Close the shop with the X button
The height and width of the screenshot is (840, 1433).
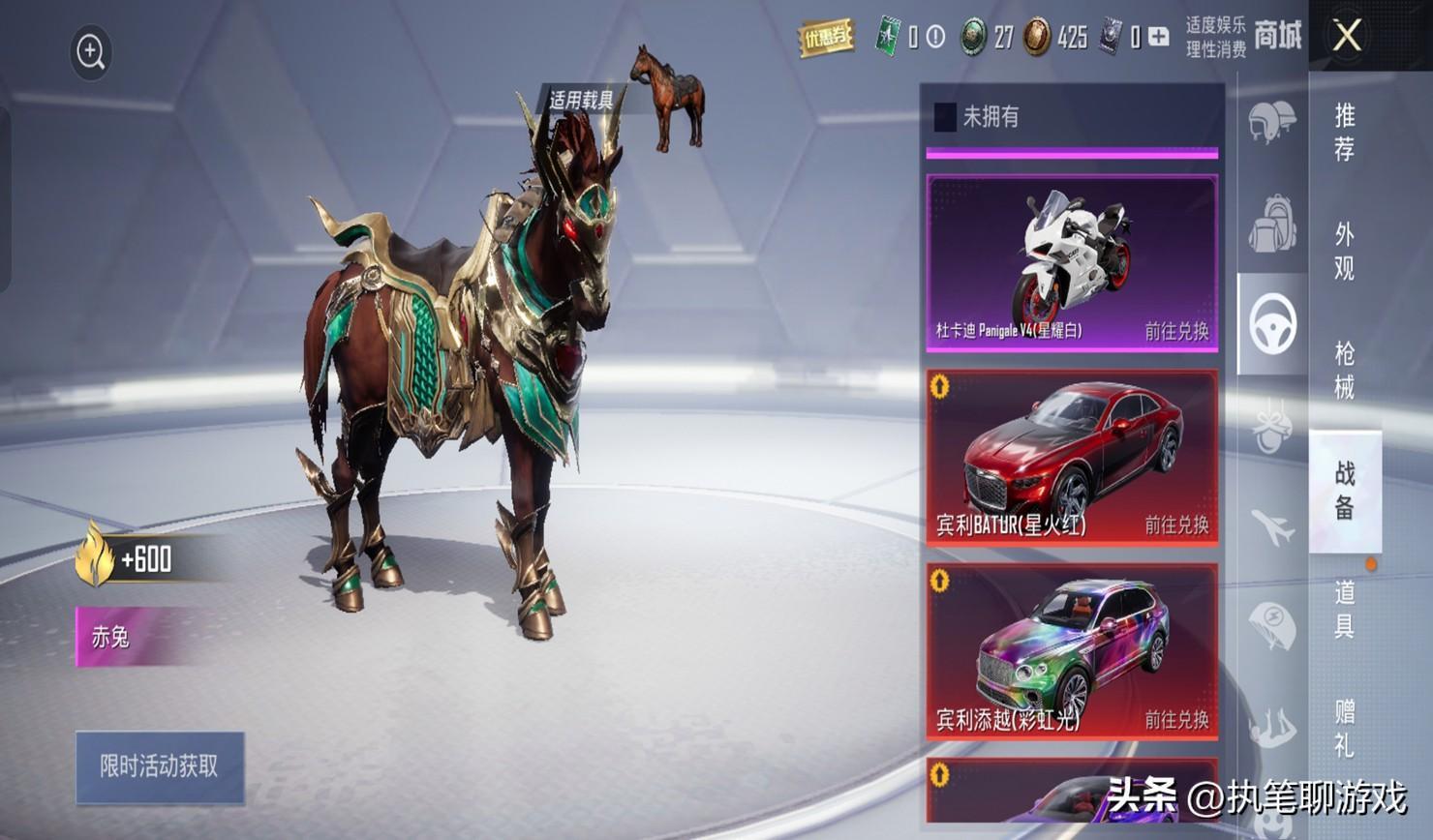coord(1347,37)
